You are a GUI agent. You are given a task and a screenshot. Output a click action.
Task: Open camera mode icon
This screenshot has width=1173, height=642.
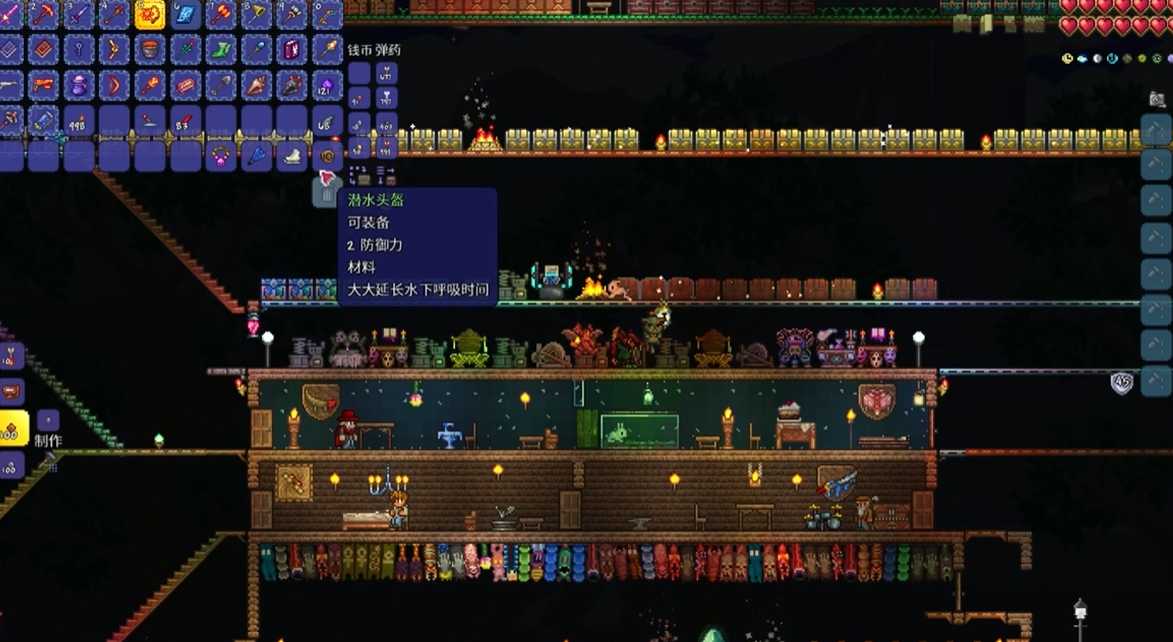1157,99
